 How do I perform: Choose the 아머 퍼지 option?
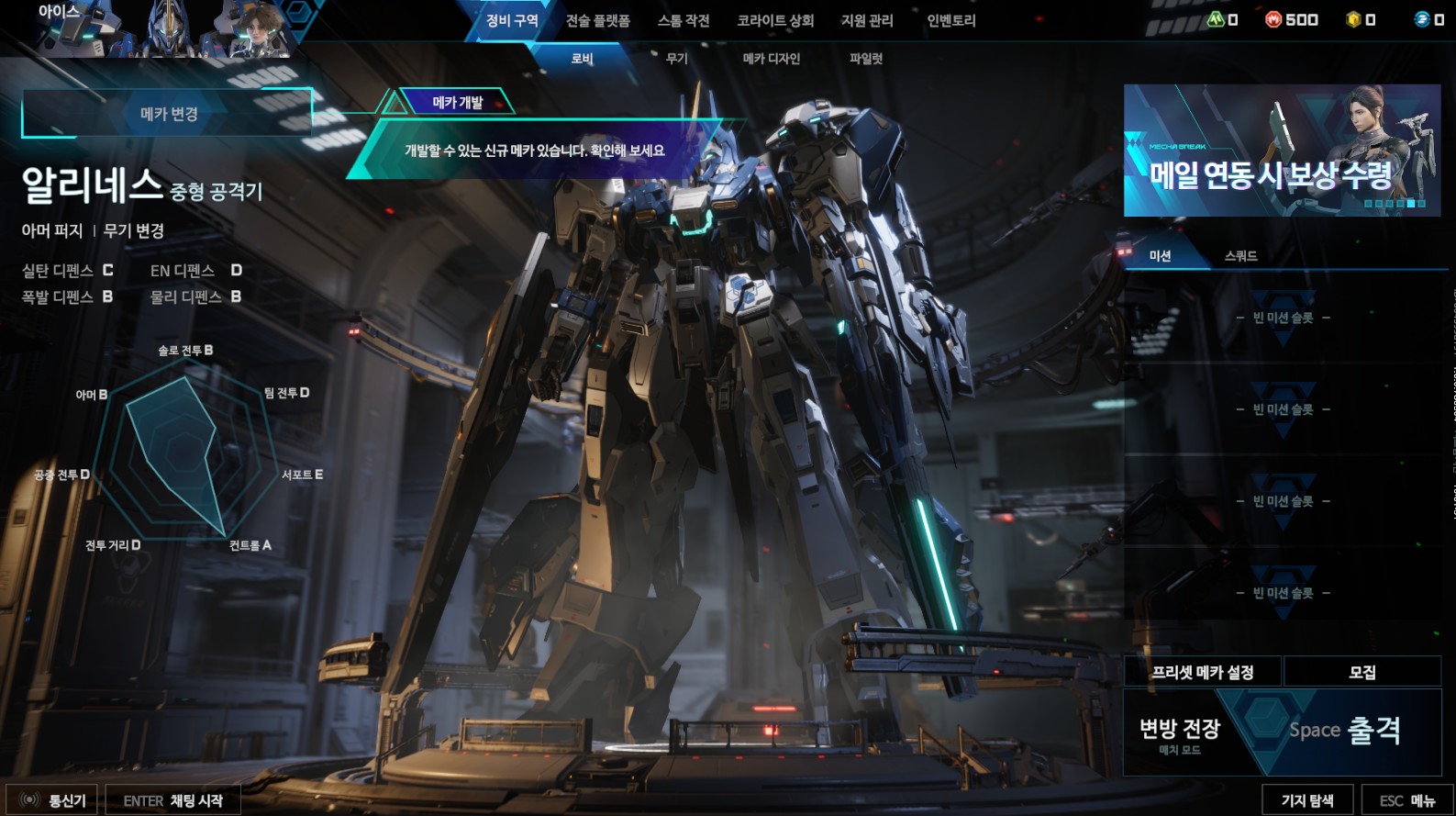click(52, 230)
